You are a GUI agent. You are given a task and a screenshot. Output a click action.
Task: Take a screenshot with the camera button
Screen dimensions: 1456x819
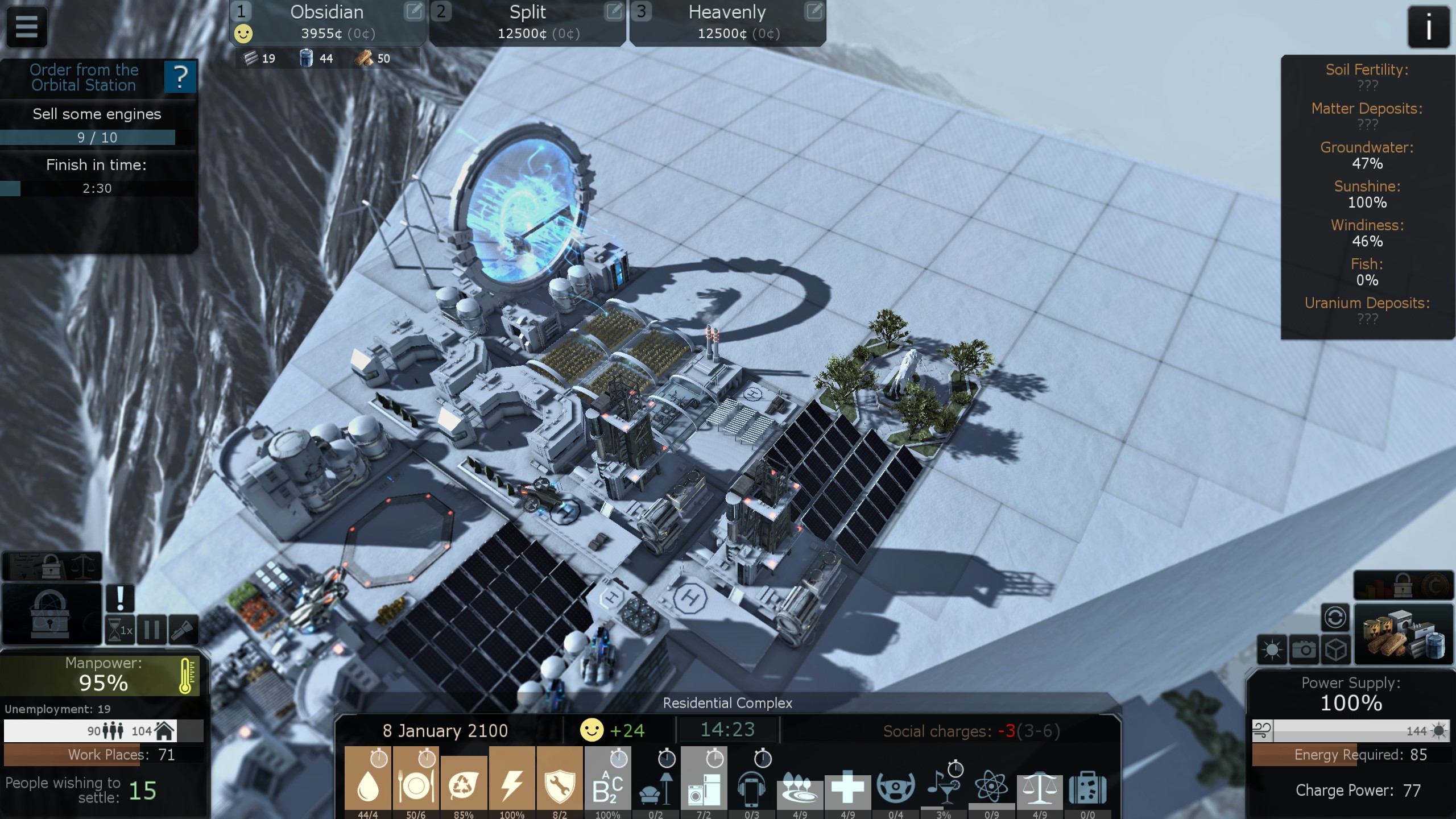tap(1304, 650)
